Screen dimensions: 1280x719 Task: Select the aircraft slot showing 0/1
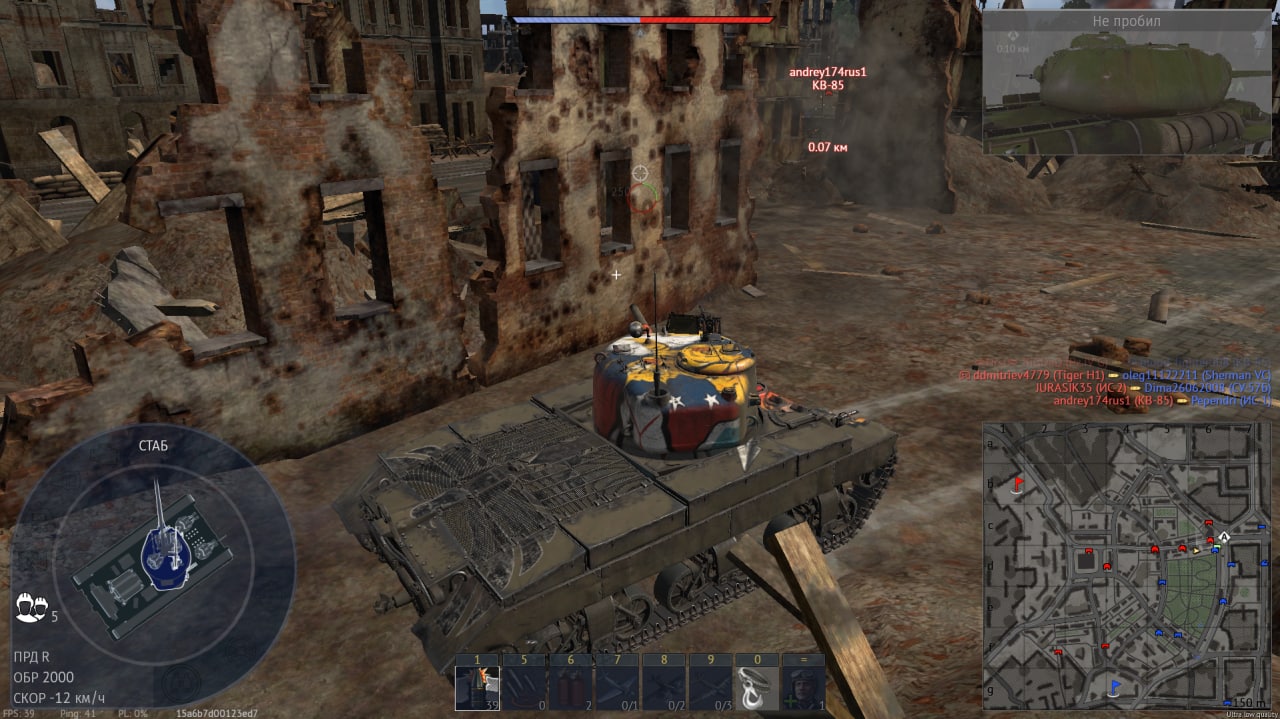[x=617, y=687]
